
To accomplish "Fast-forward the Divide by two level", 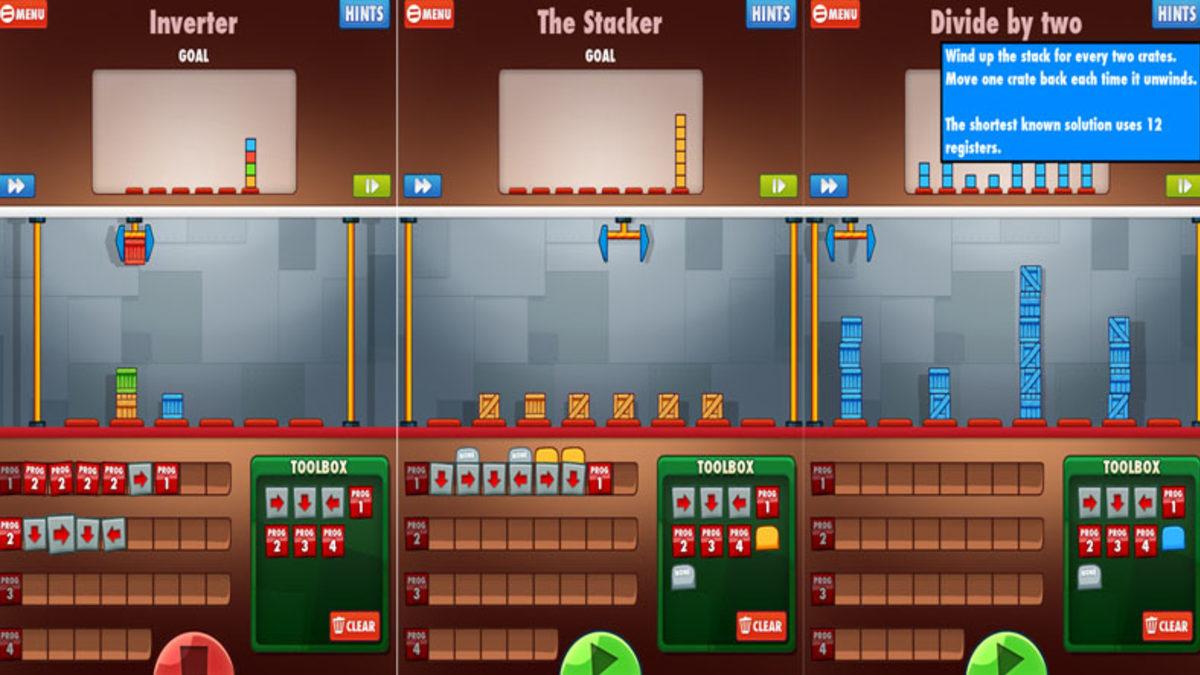I will tap(829, 186).
